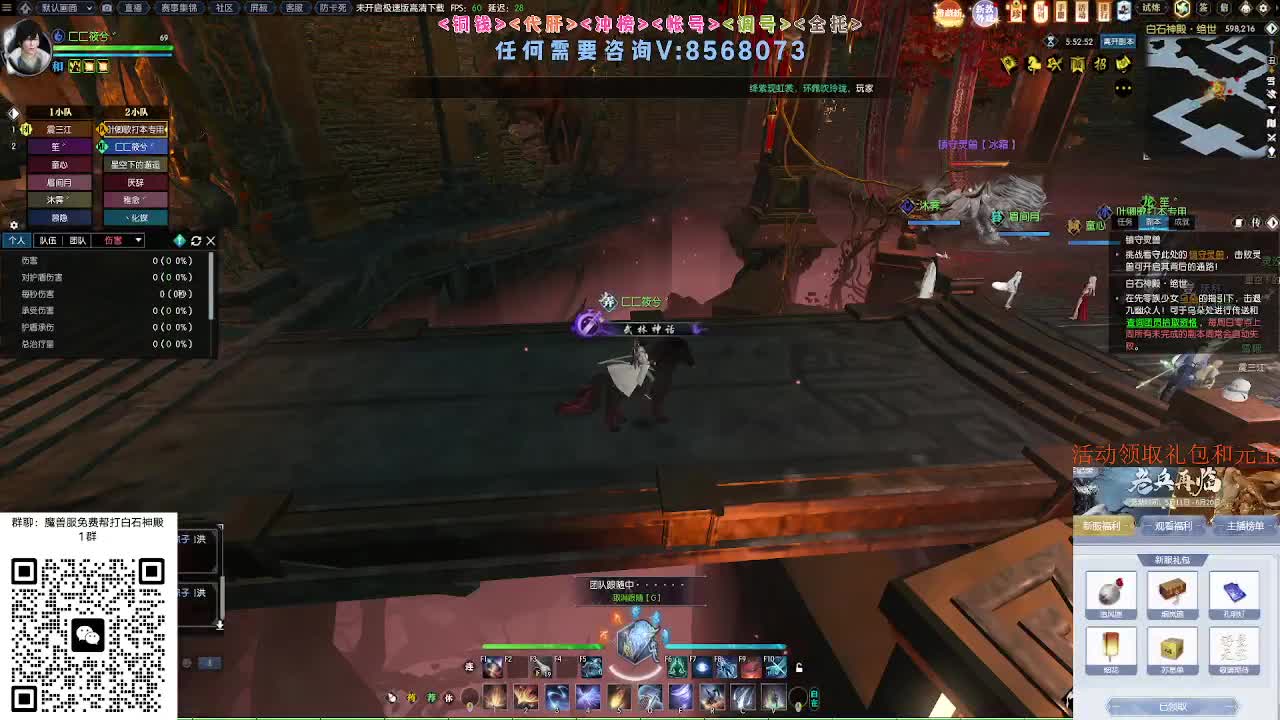
Task: Click the F10 crossed-swords skill icon
Action: click(775, 668)
